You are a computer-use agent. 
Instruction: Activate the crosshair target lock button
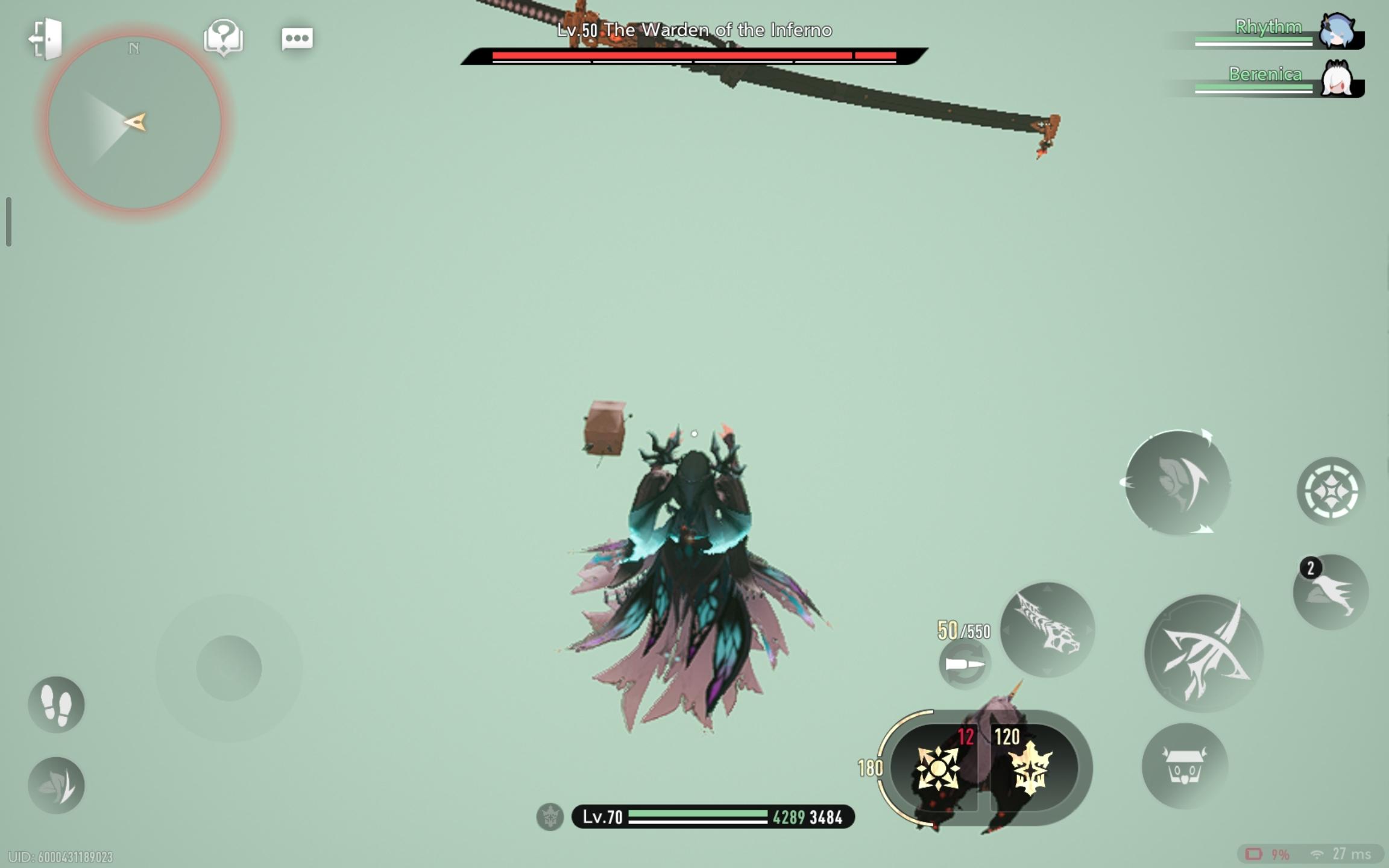(1331, 491)
